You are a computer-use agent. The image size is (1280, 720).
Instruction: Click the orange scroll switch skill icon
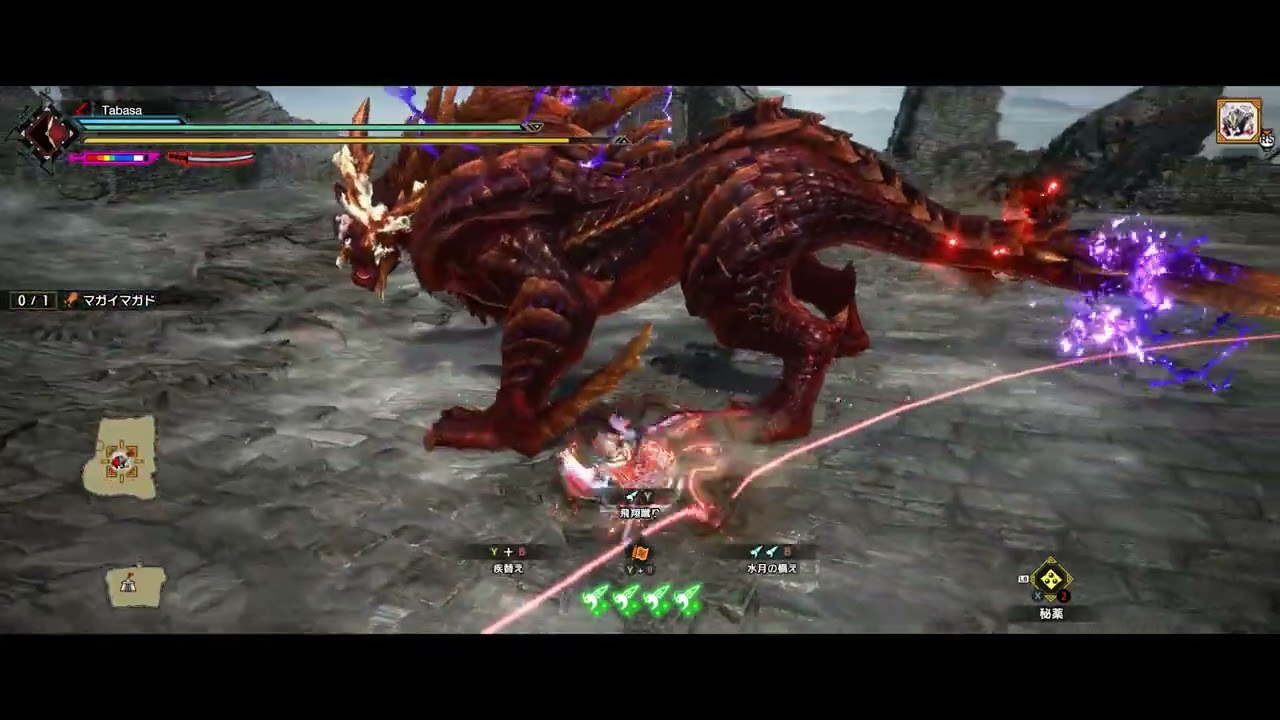(x=639, y=552)
